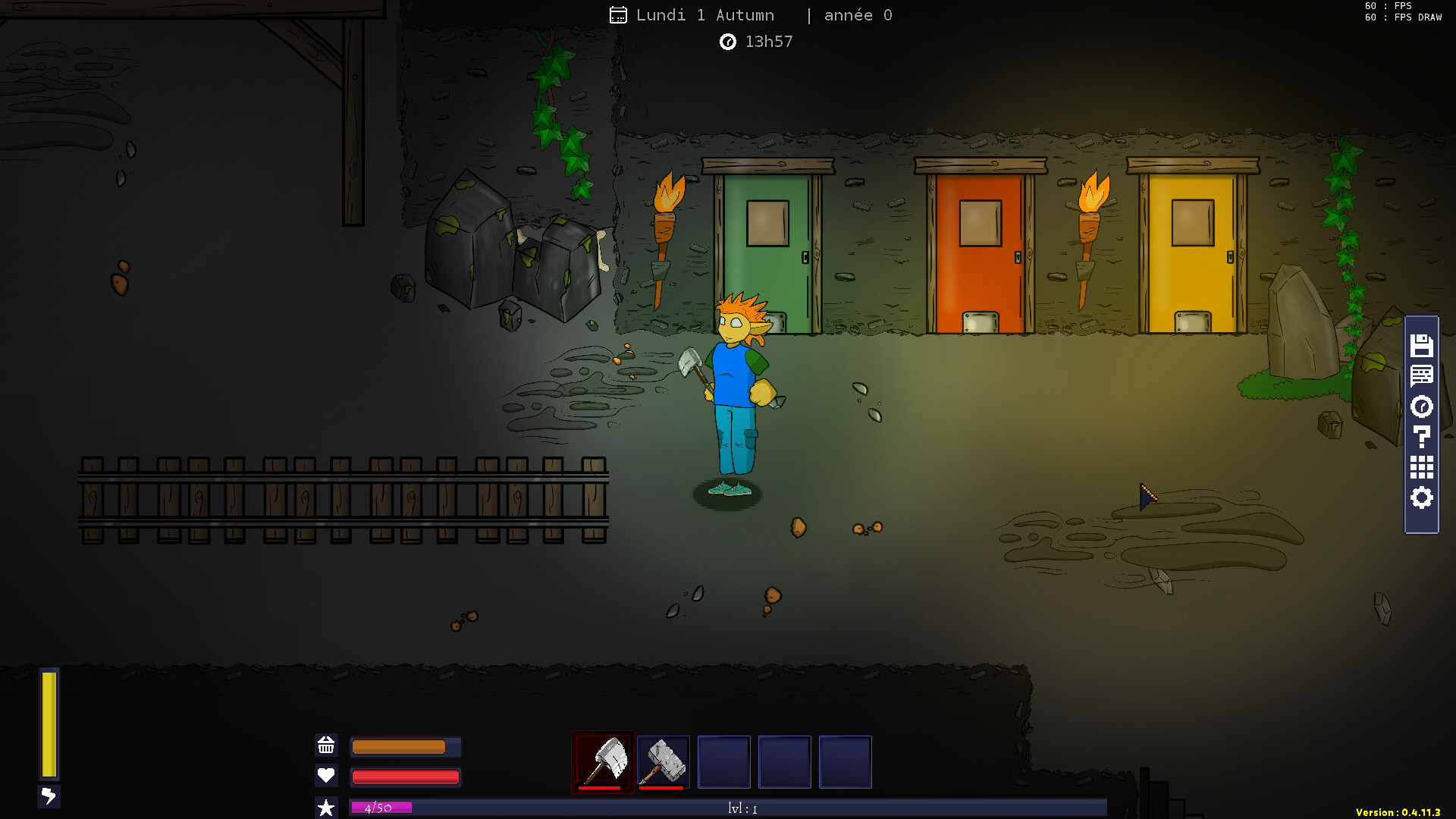
Task: Click the clock icon next to 13h57
Action: tap(728, 42)
